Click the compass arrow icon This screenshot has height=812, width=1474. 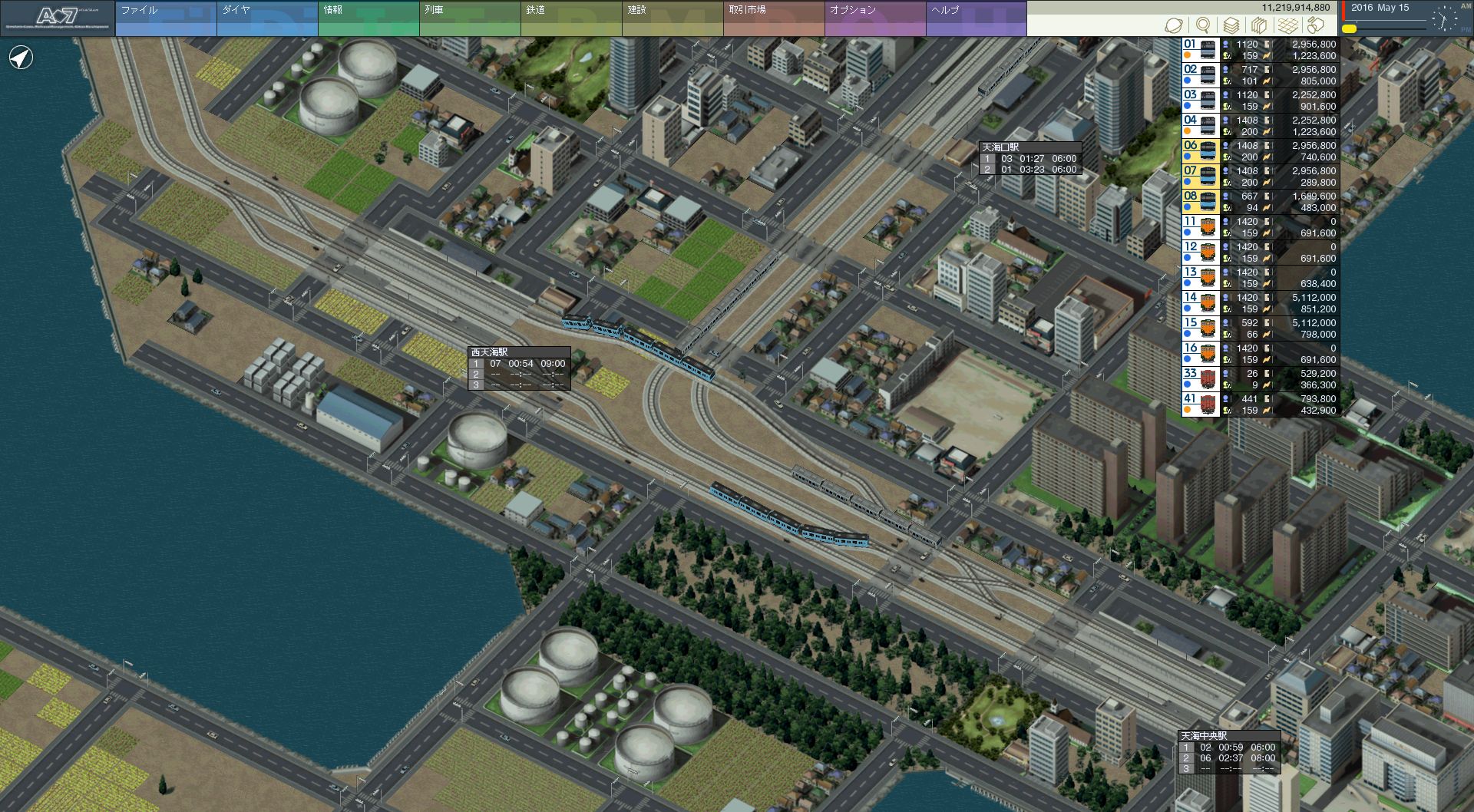[x=21, y=58]
